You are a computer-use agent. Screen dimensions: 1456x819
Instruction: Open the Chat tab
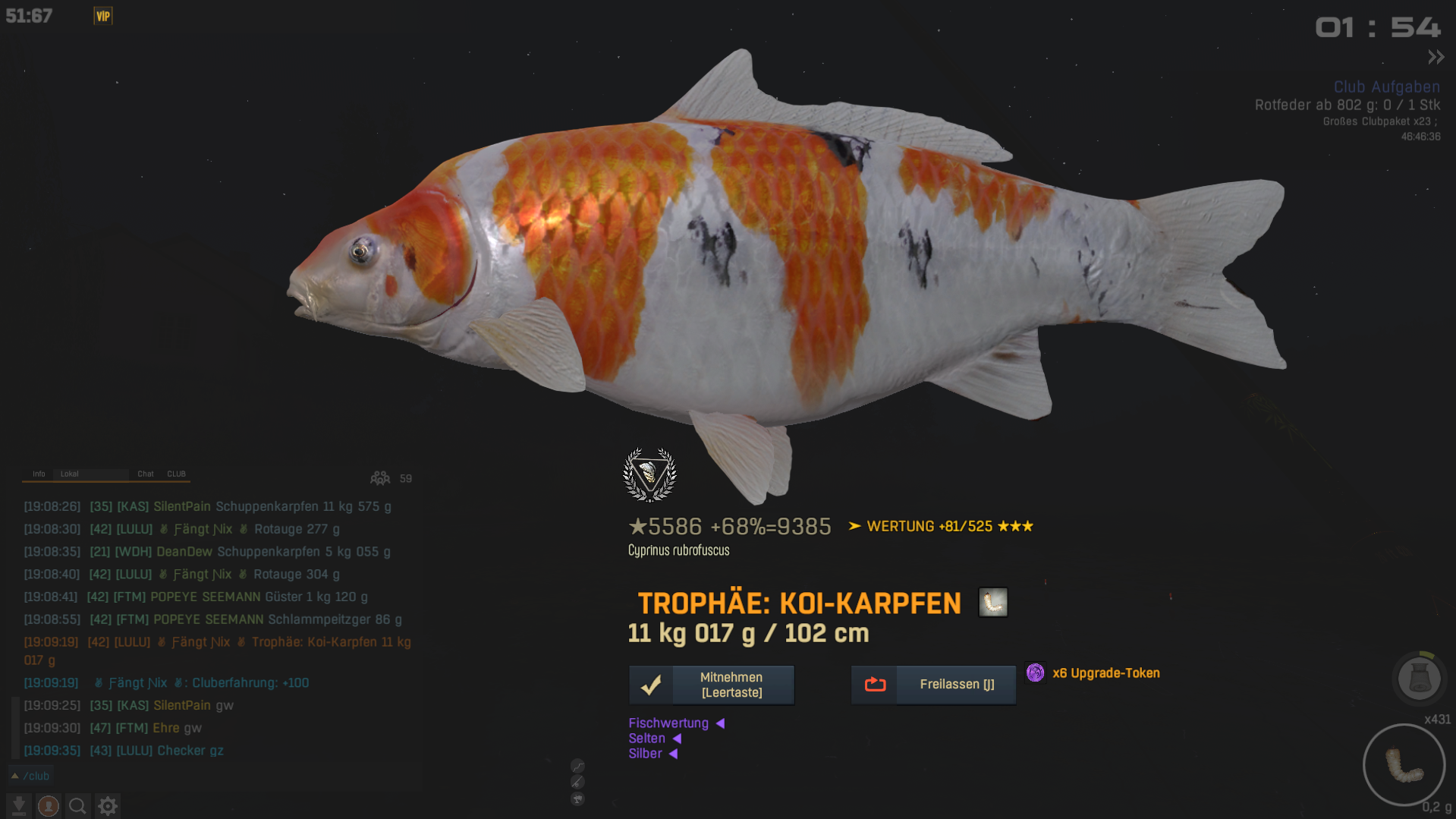145,474
